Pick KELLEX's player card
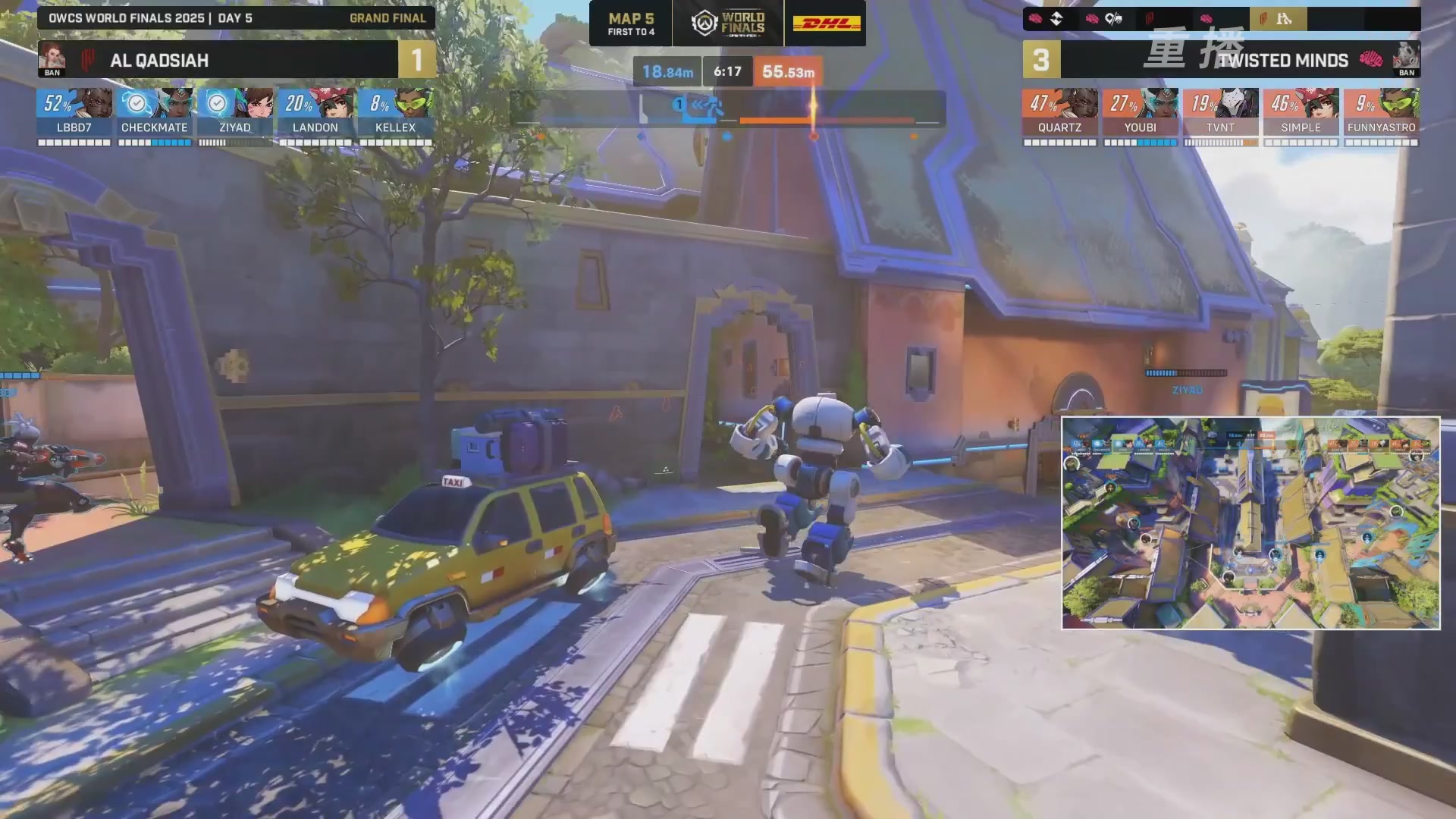The height and width of the screenshot is (819, 1456). pos(395,115)
